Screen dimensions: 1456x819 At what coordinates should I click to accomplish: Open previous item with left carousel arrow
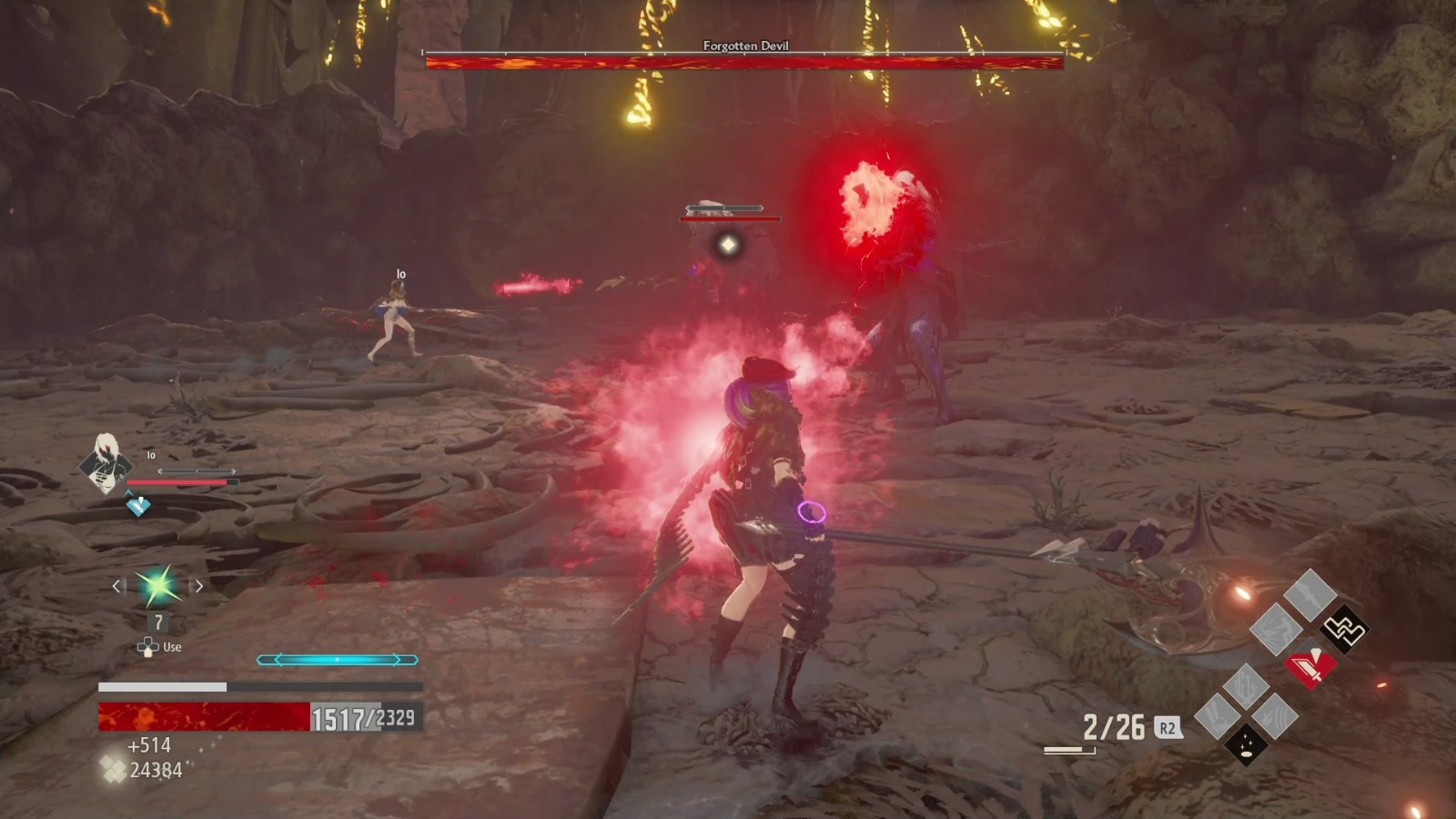pyautogui.click(x=116, y=587)
